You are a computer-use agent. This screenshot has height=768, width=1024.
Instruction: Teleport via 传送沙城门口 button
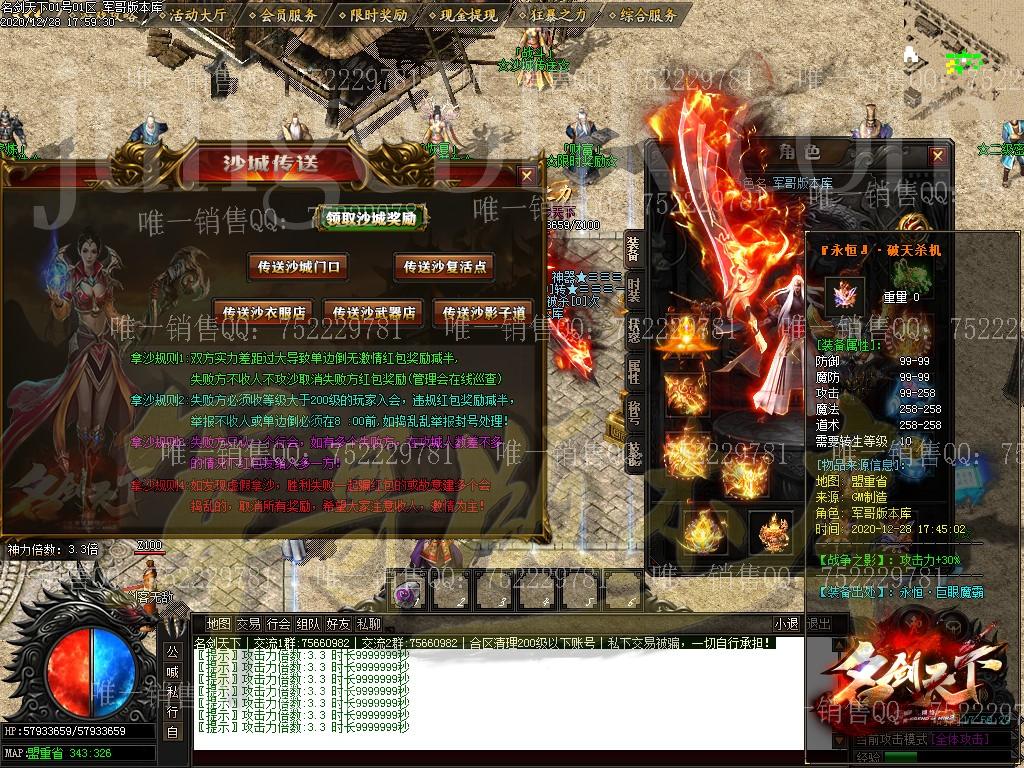(x=300, y=267)
